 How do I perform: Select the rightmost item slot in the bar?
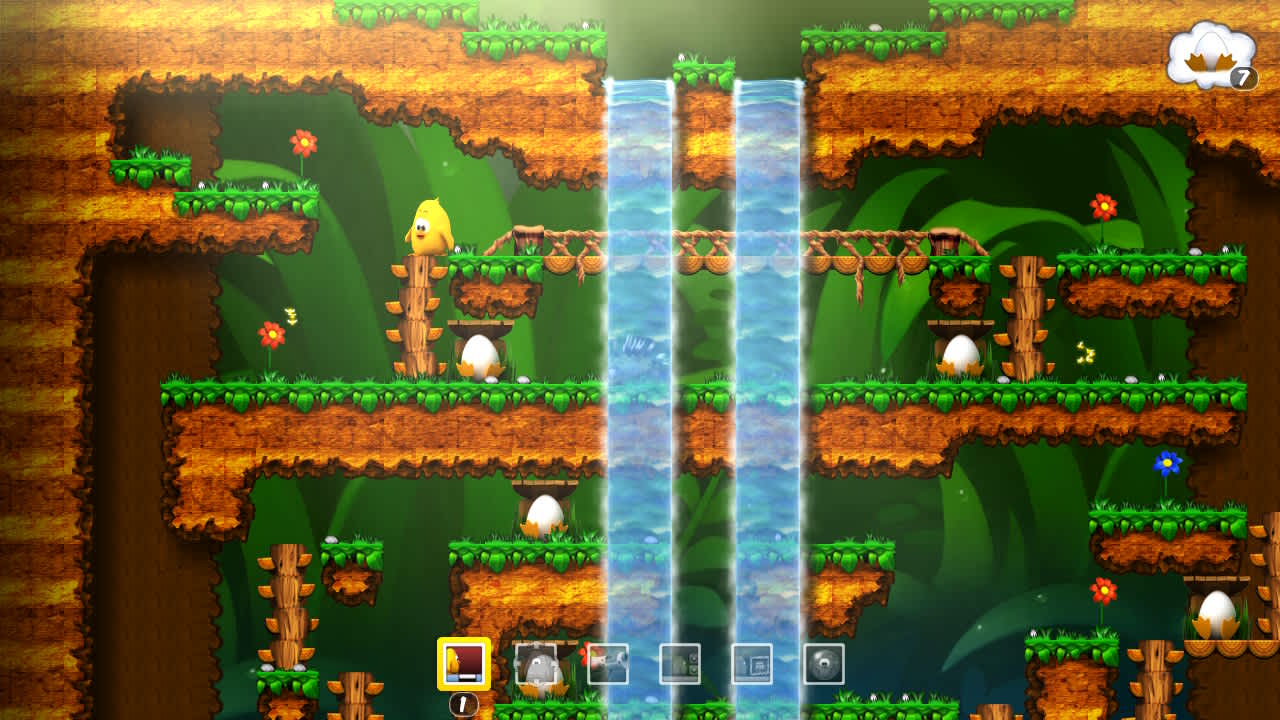pyautogui.click(x=825, y=662)
